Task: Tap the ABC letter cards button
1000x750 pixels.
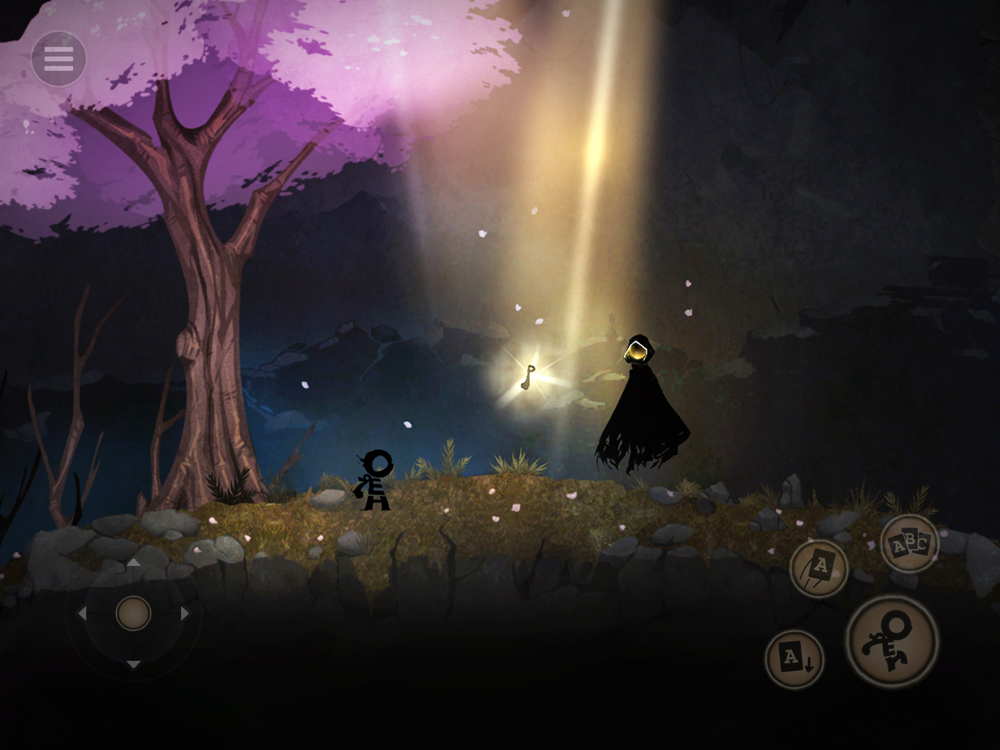Action: click(x=909, y=543)
